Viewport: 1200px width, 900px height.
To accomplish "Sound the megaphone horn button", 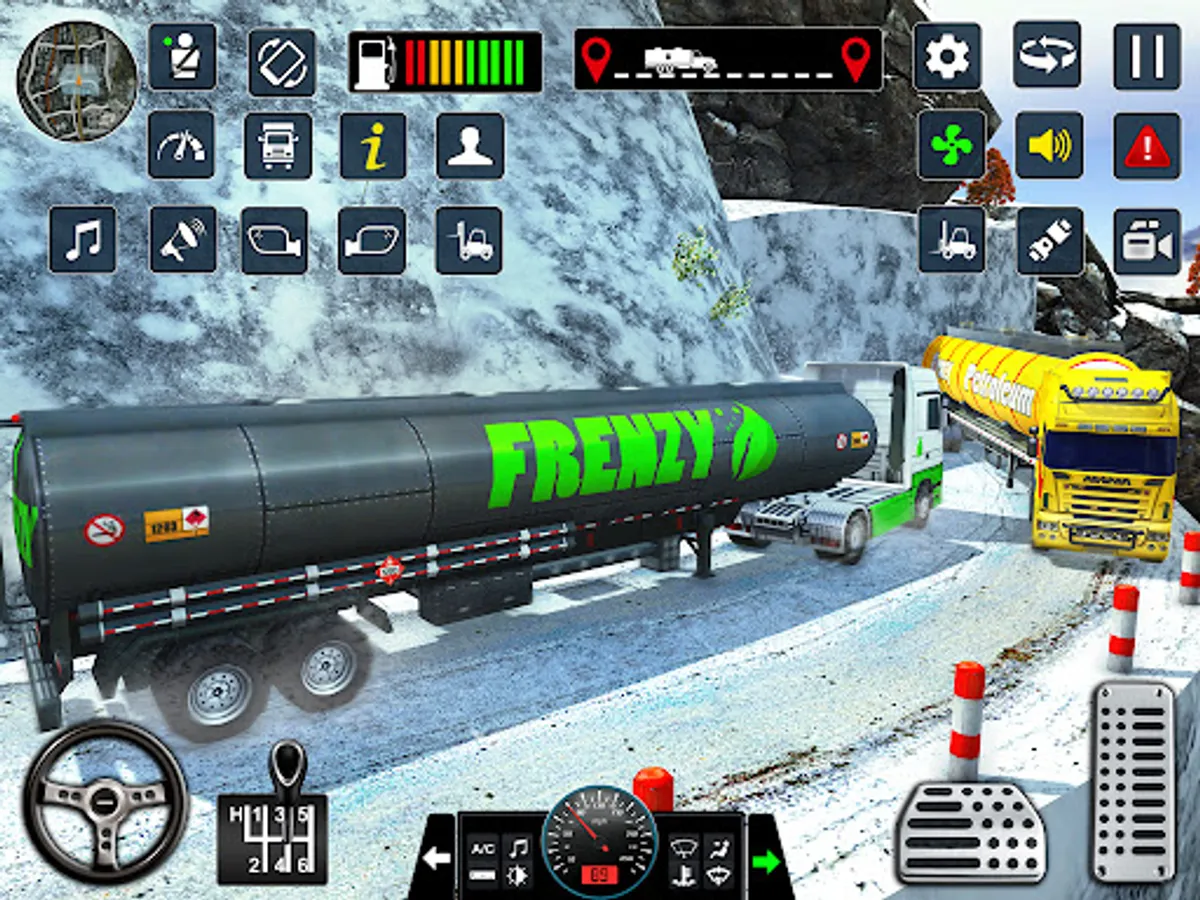I will [183, 241].
